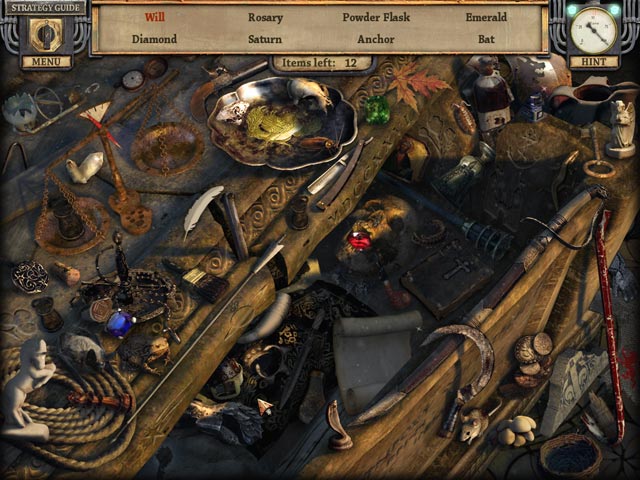Screen dimensions: 640x480
Task: Use the Hint button
Action: pos(593,62)
